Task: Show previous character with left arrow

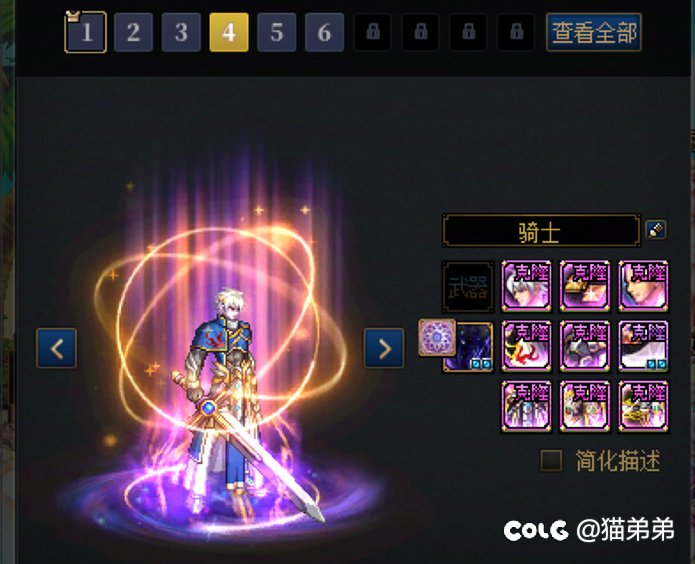Action: click(56, 348)
